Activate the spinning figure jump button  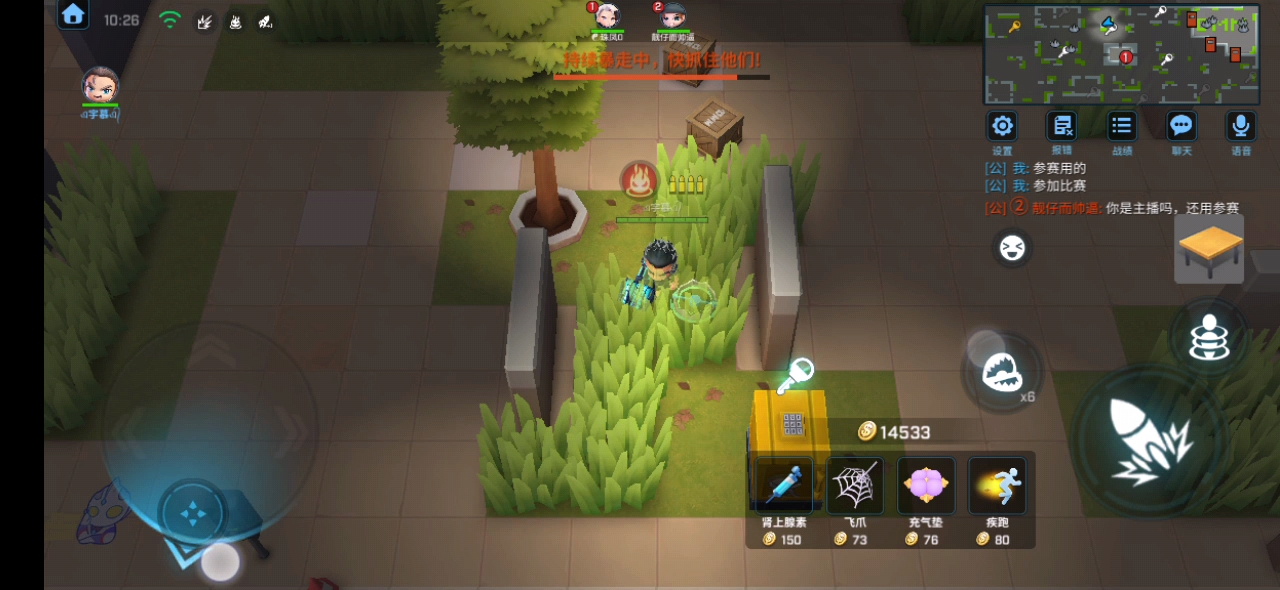tap(1208, 338)
